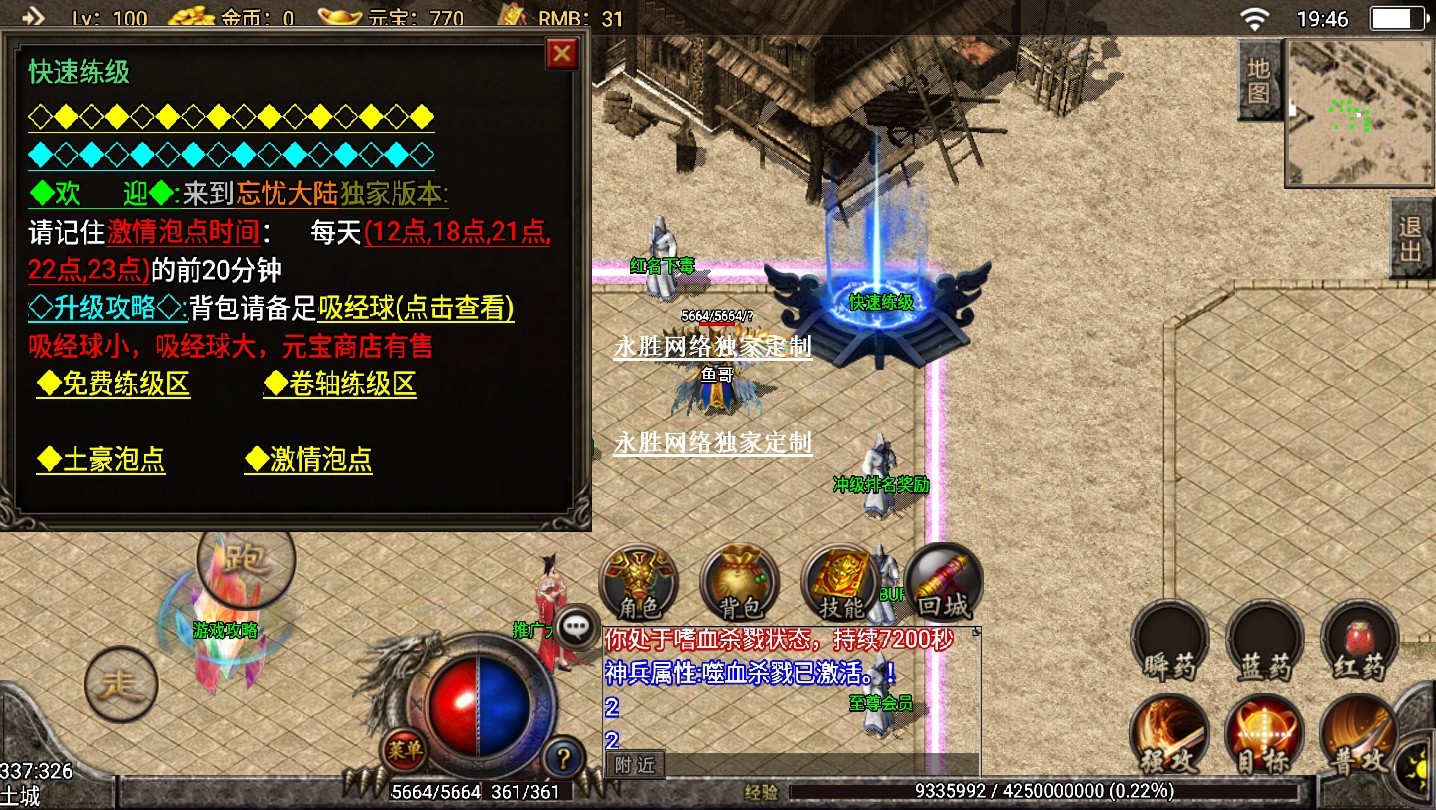The image size is (1436, 810).
Task: Open the 吸经球(点击查看) link
Action: [x=416, y=308]
